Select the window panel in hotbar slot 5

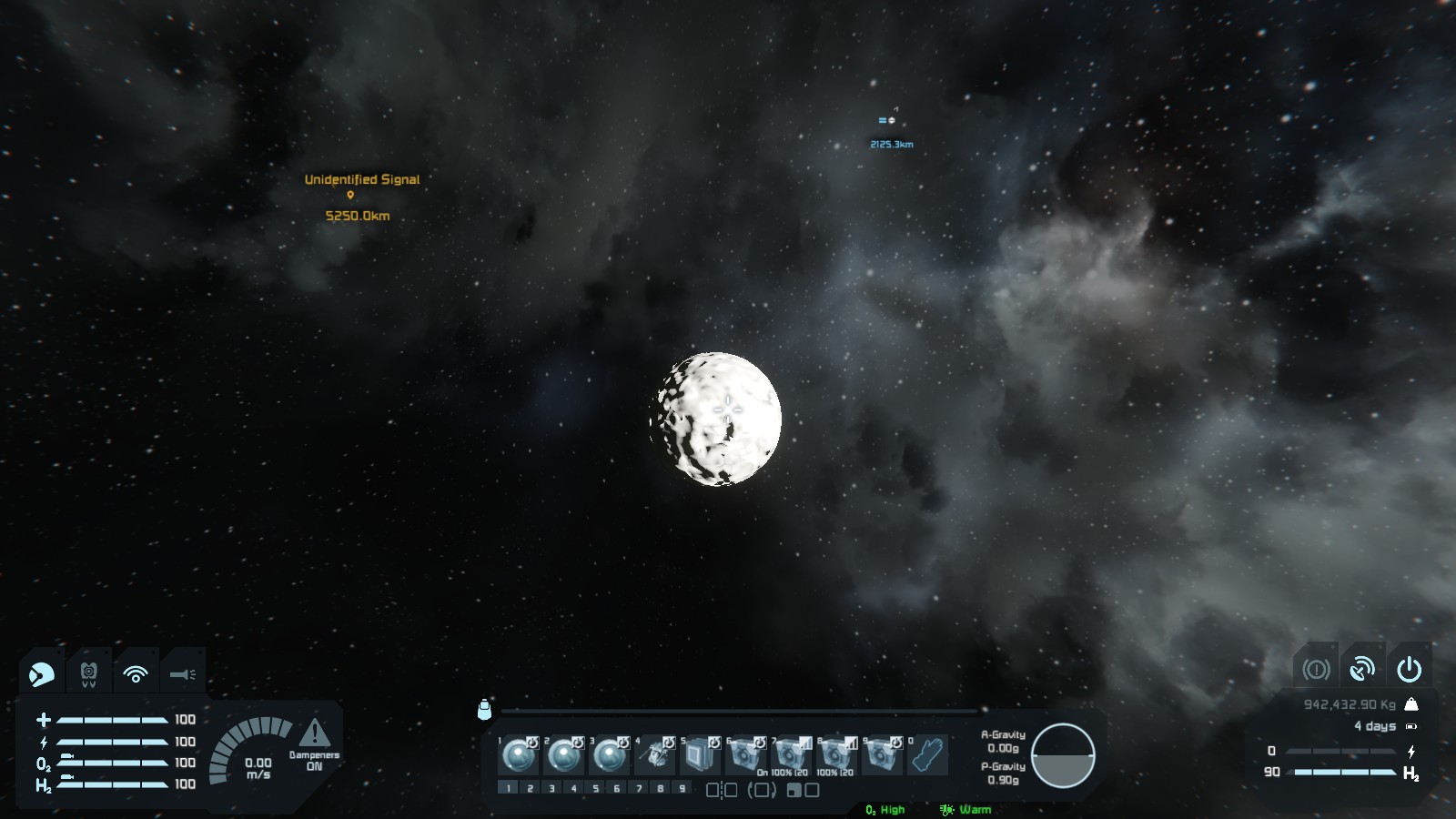[x=701, y=755]
